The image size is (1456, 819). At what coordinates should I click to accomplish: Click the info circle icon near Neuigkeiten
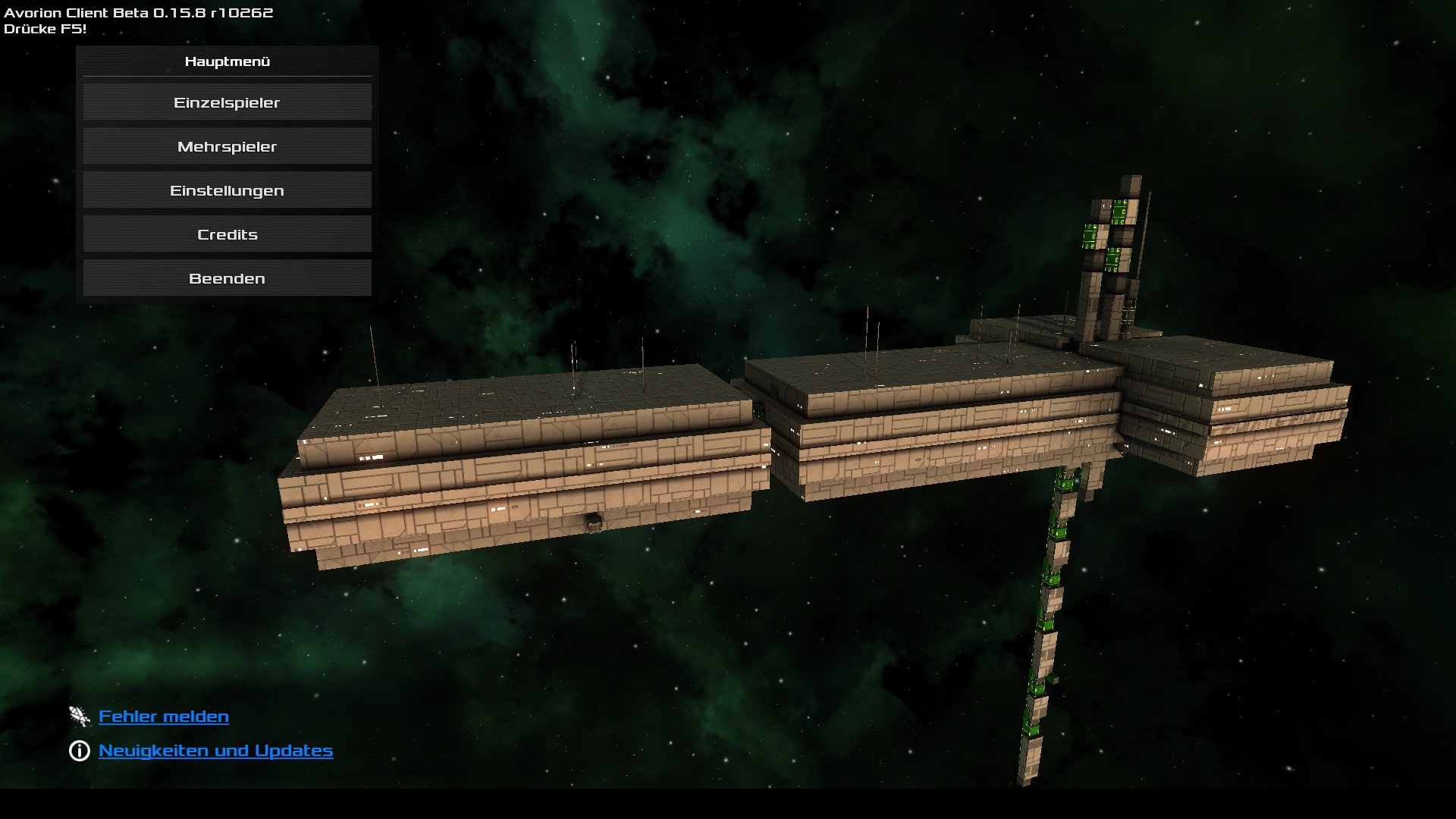(x=79, y=750)
